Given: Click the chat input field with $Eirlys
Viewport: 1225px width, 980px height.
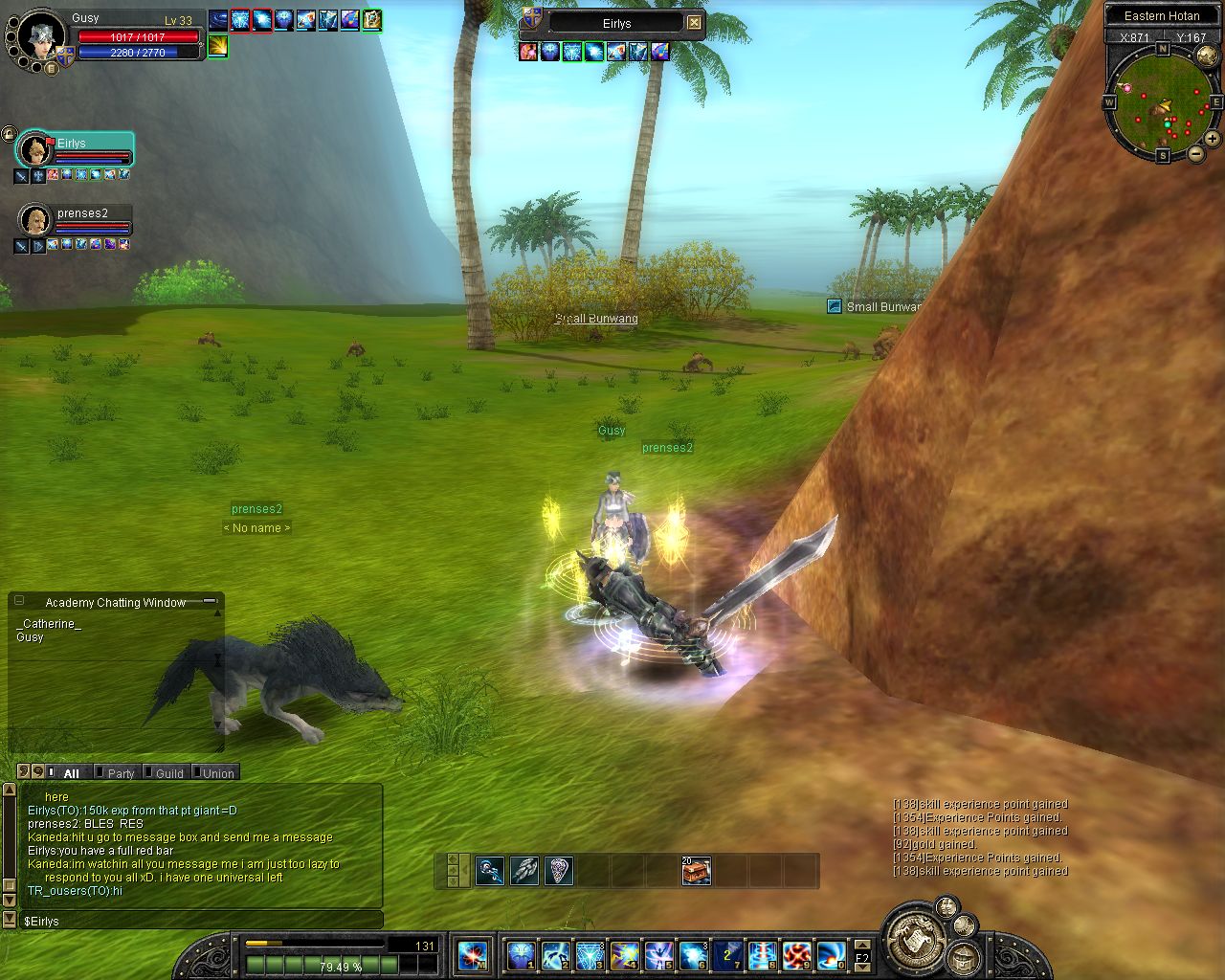Looking at the screenshot, I should pyautogui.click(x=201, y=921).
